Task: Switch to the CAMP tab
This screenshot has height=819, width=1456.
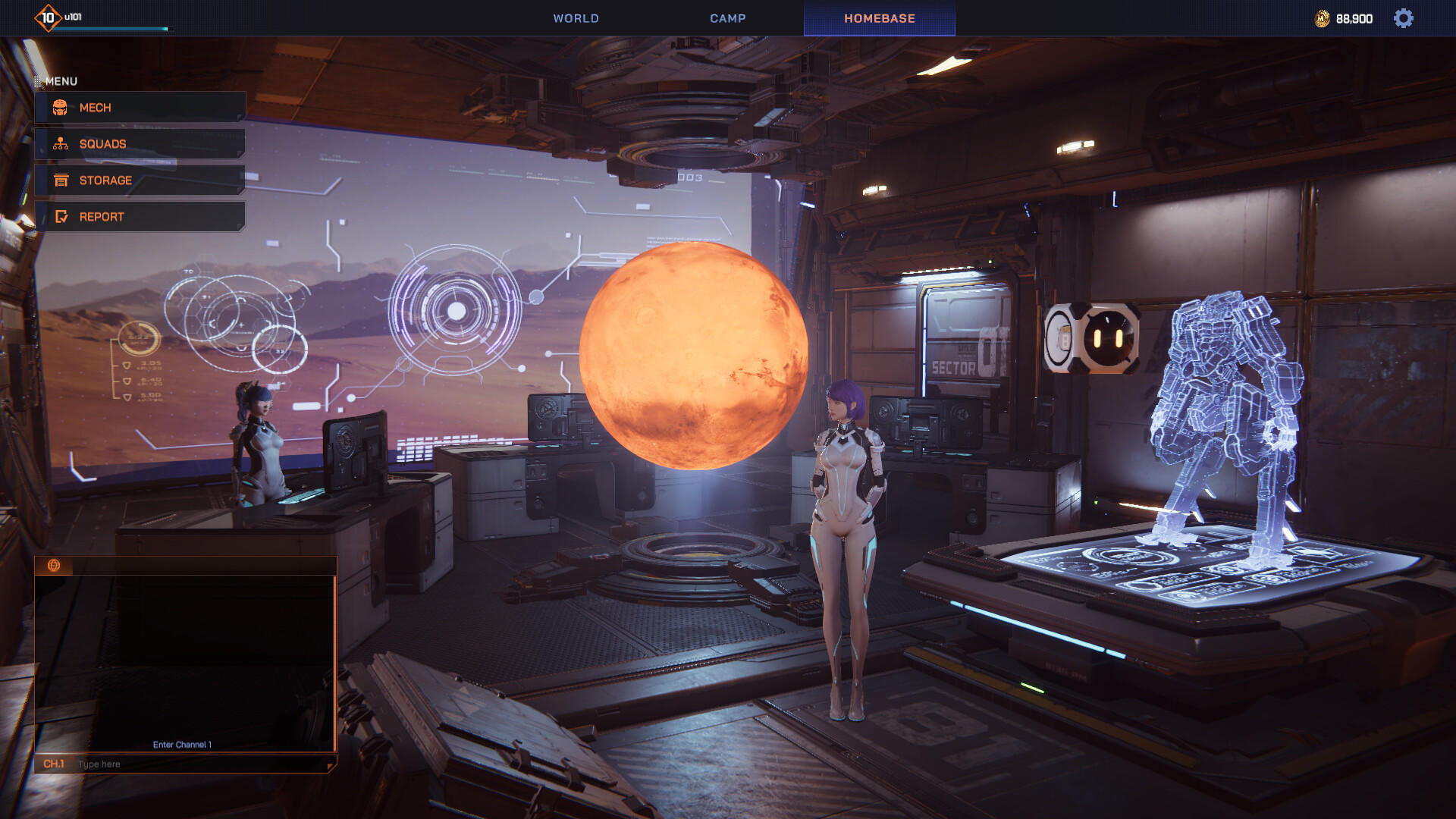Action: pos(727,18)
